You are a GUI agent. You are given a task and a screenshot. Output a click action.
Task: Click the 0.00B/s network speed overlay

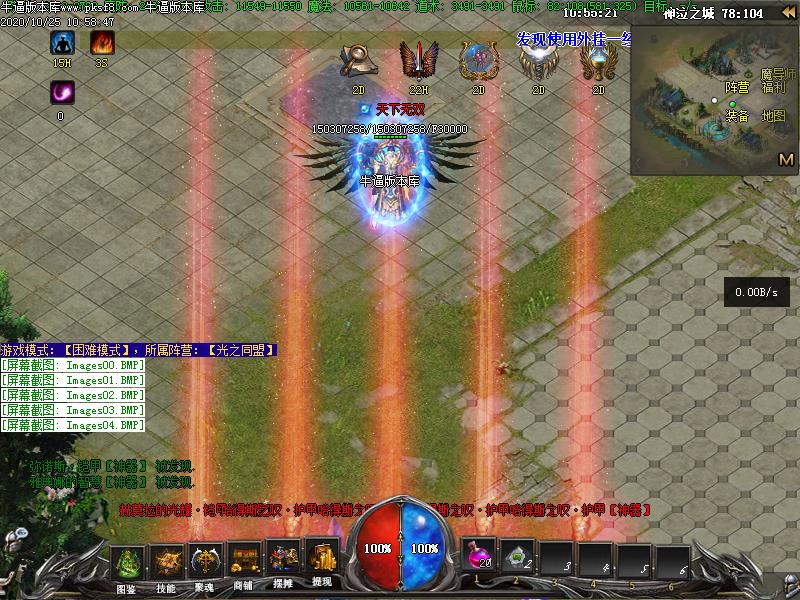(757, 292)
